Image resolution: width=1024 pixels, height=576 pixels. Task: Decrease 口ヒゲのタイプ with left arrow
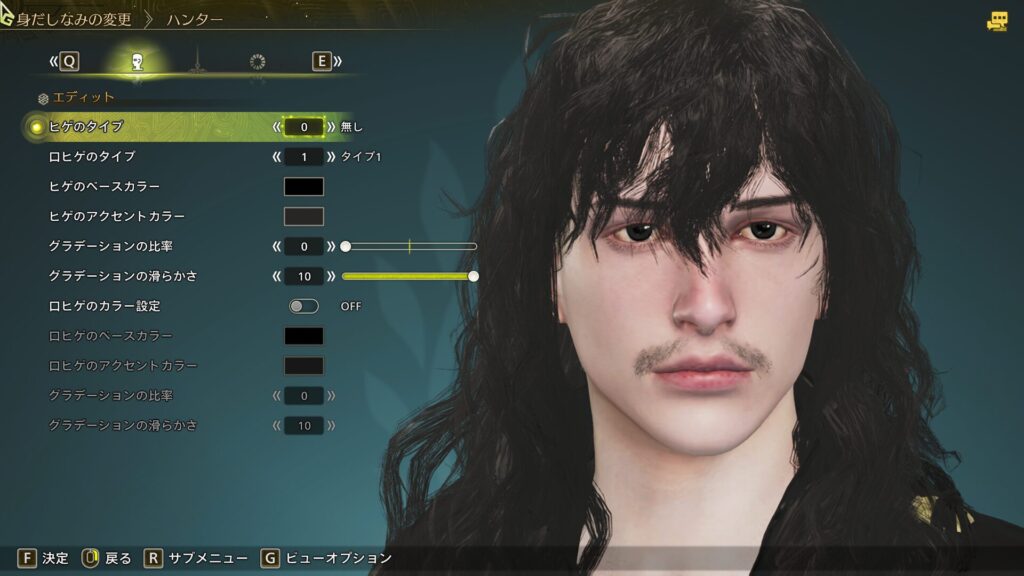pos(277,157)
